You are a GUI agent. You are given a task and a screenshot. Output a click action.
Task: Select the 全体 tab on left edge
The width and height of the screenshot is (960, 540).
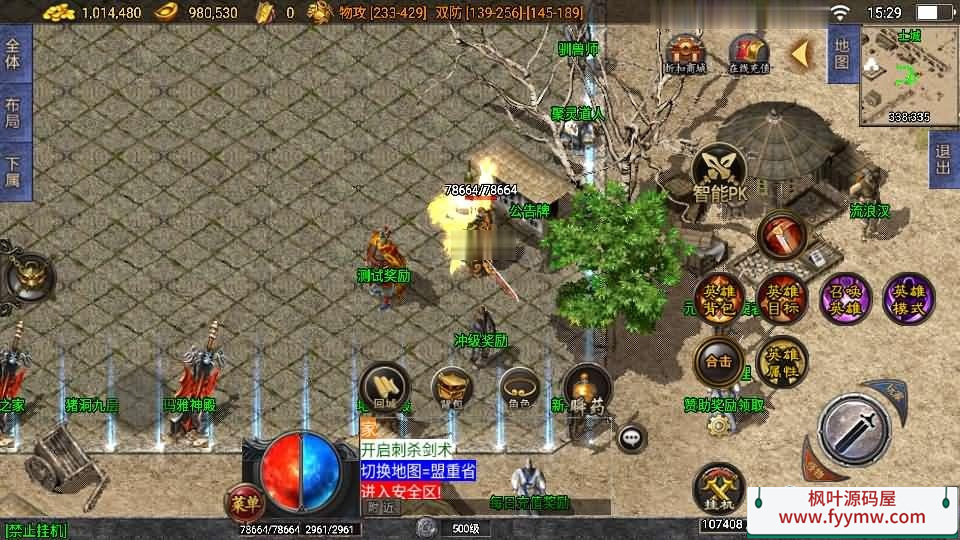[x=13, y=54]
